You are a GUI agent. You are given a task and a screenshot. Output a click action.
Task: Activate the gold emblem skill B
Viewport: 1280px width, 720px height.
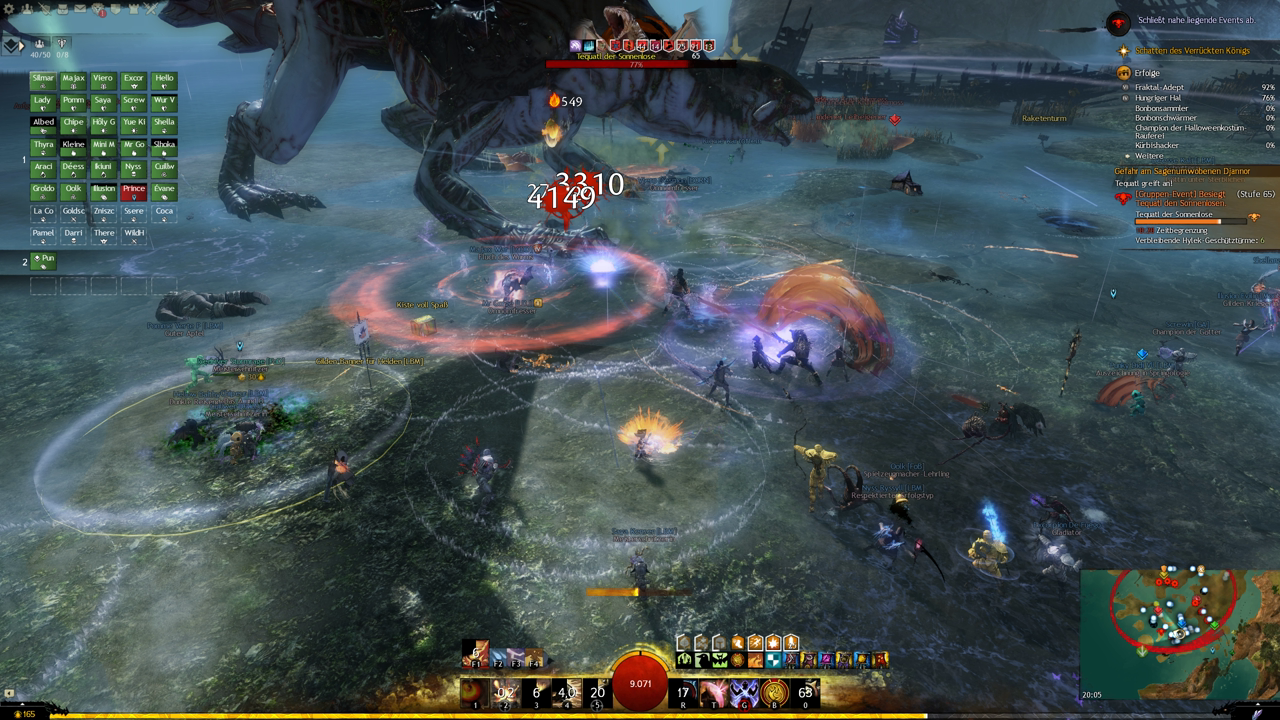point(774,692)
